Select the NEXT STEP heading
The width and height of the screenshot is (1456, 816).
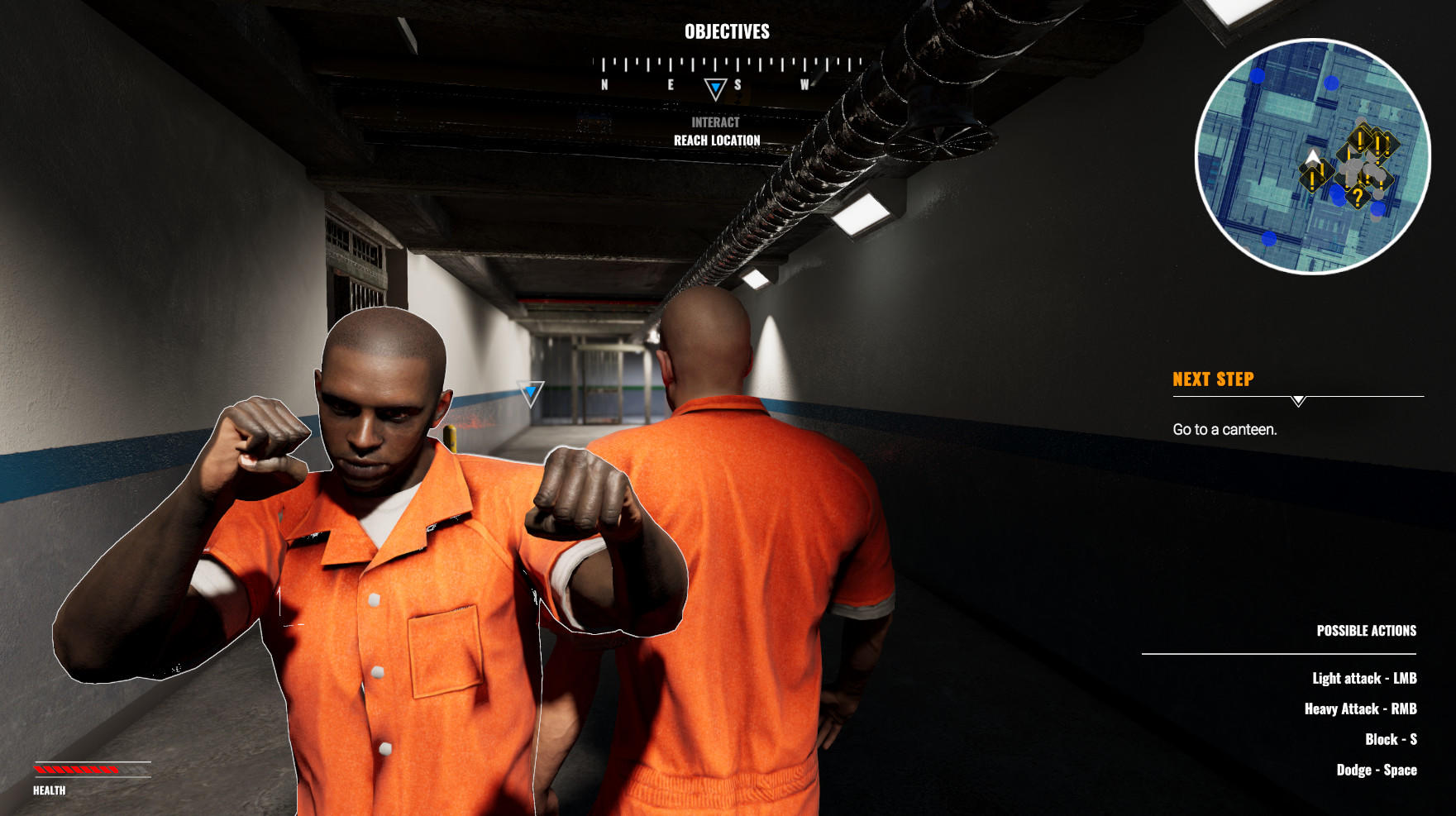1212,379
